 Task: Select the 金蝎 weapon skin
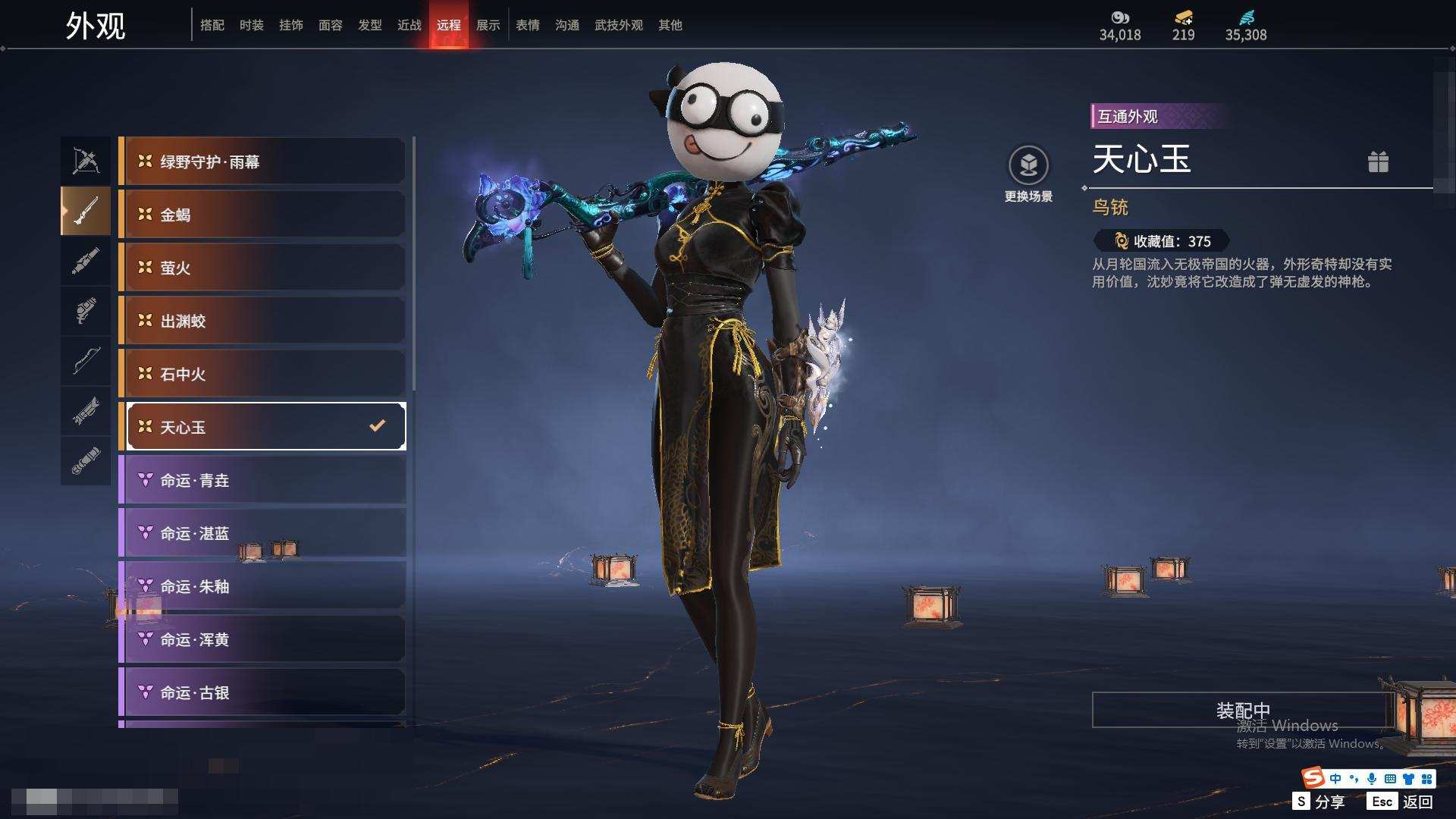pos(262,215)
